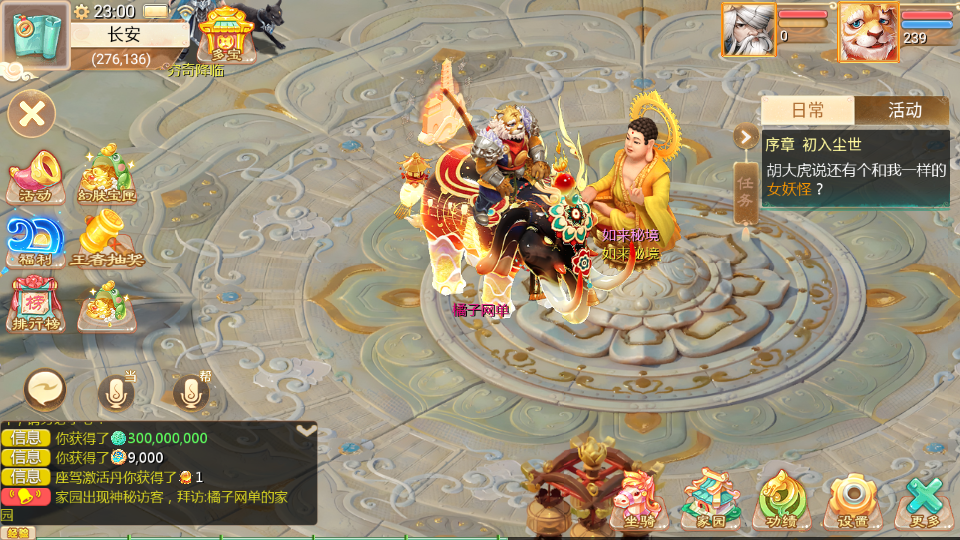Open the 王者抽奖 lottery
Screen dimensions: 960x540
click(x=107, y=242)
